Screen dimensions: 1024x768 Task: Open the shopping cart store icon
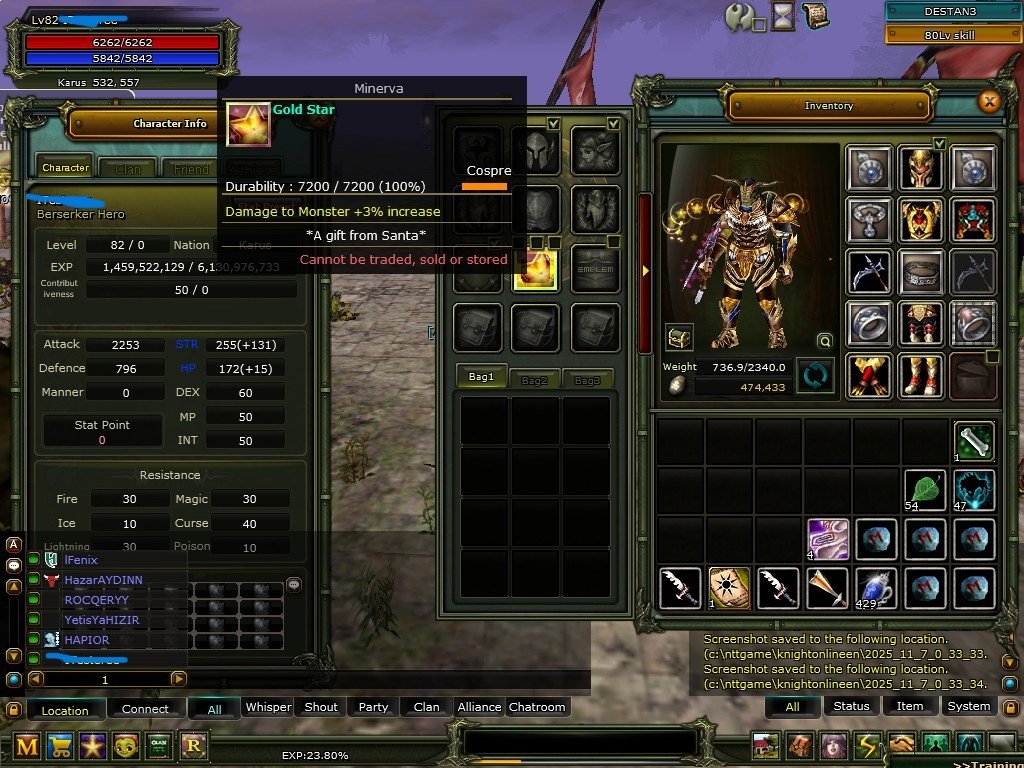[x=60, y=746]
